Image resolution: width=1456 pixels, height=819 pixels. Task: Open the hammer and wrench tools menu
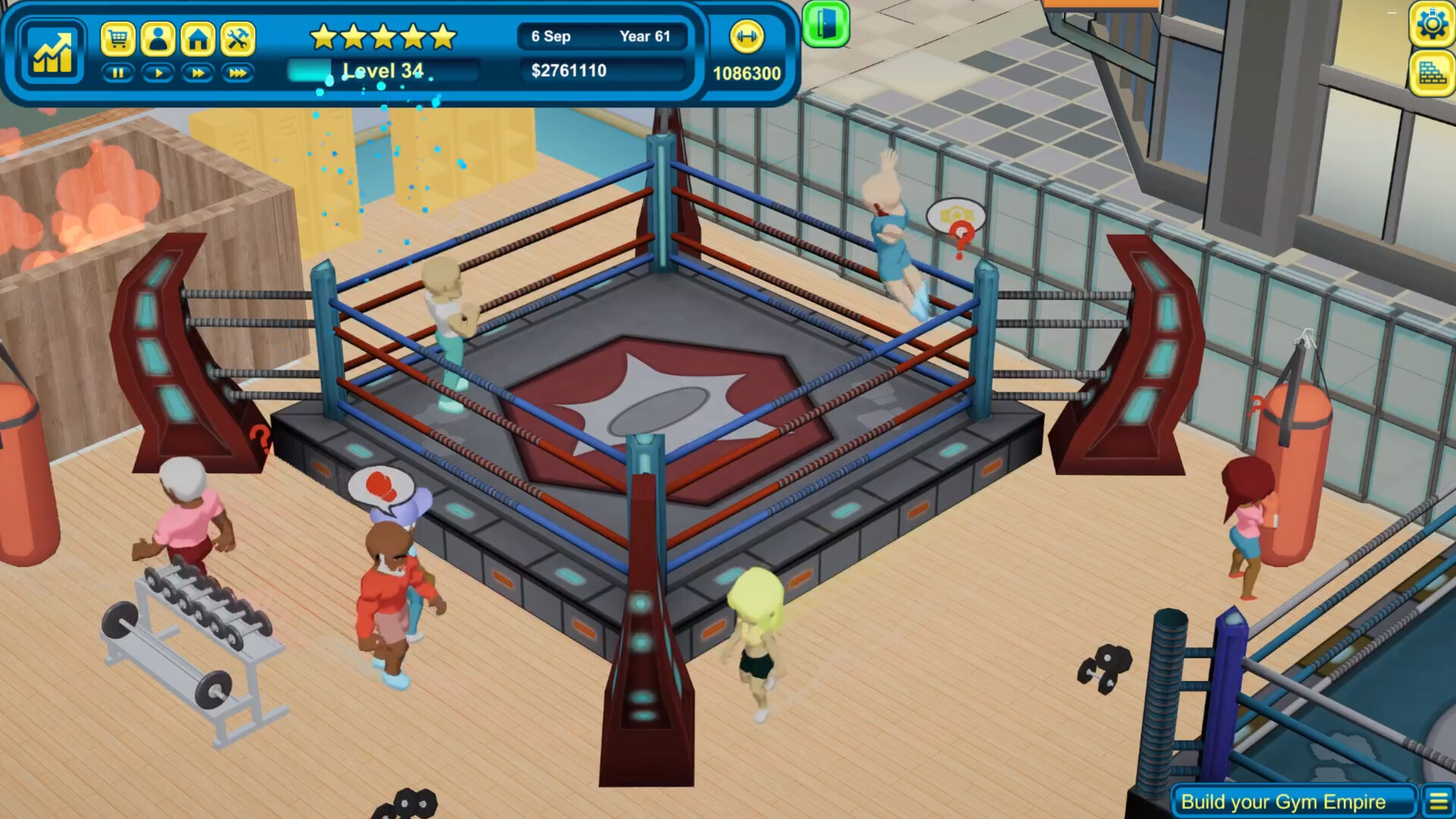[238, 38]
